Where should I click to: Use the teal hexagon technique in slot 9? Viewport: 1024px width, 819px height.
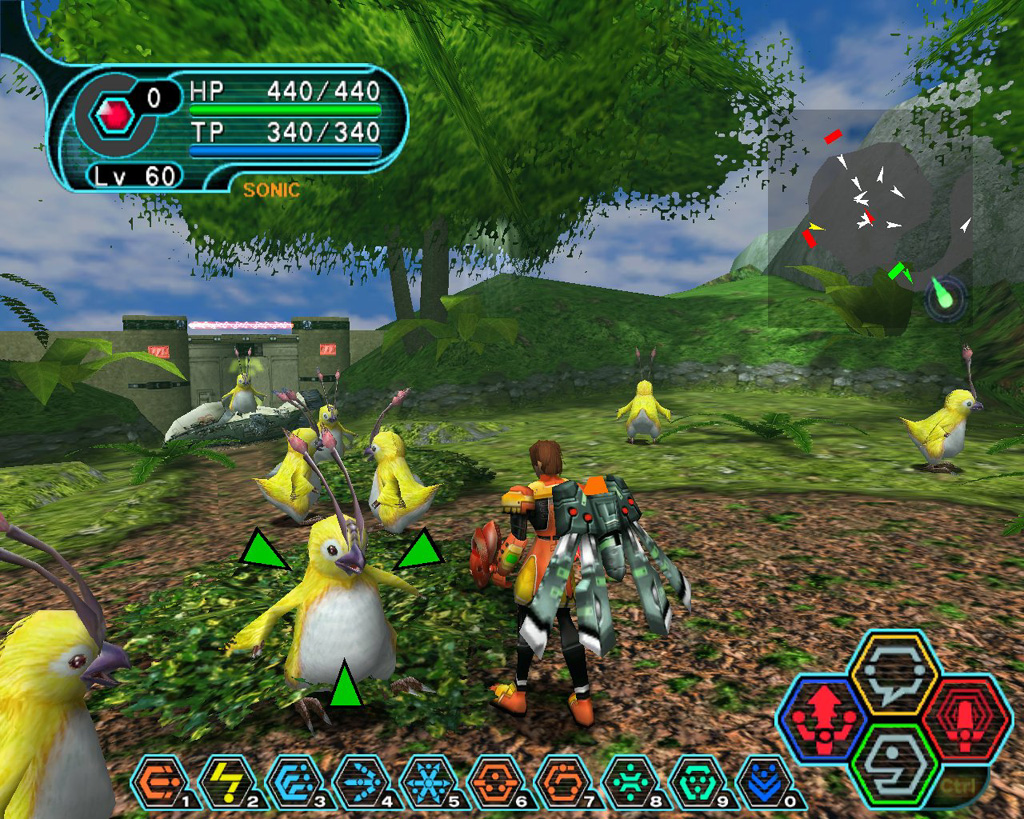click(697, 781)
